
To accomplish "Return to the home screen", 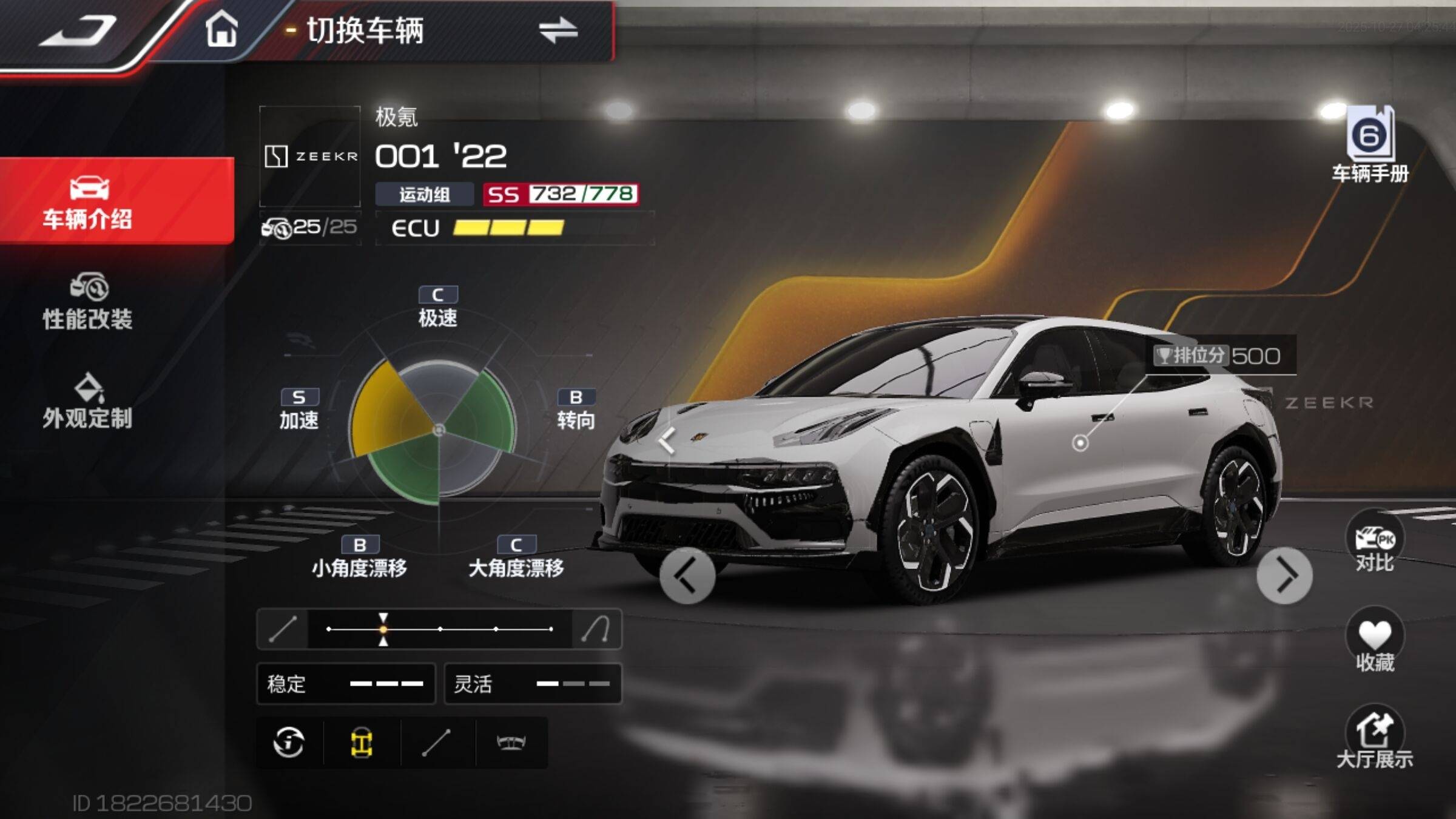I will pos(221,29).
